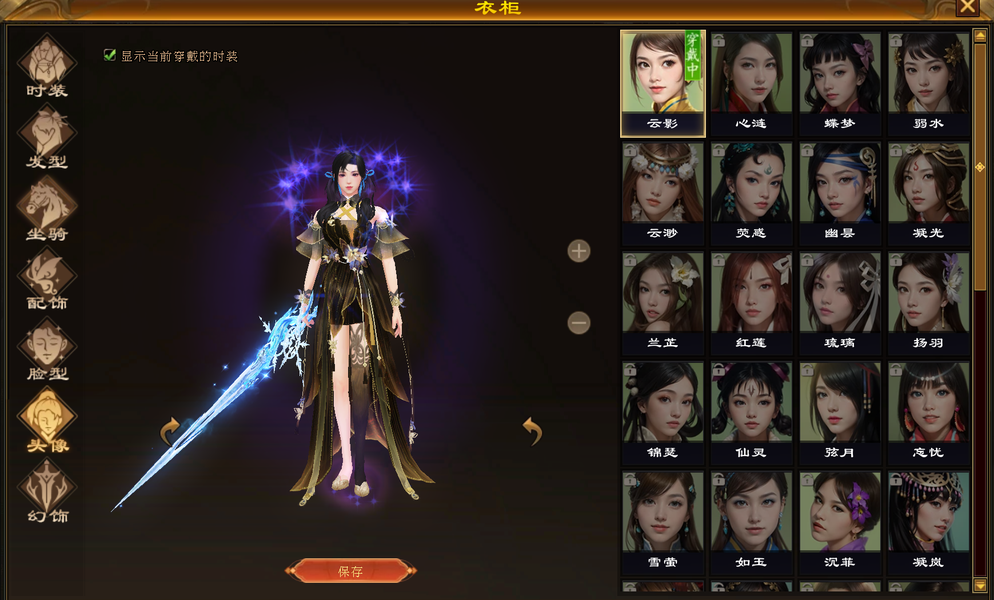Switch to the 时装 fashion tab

(x=46, y=65)
